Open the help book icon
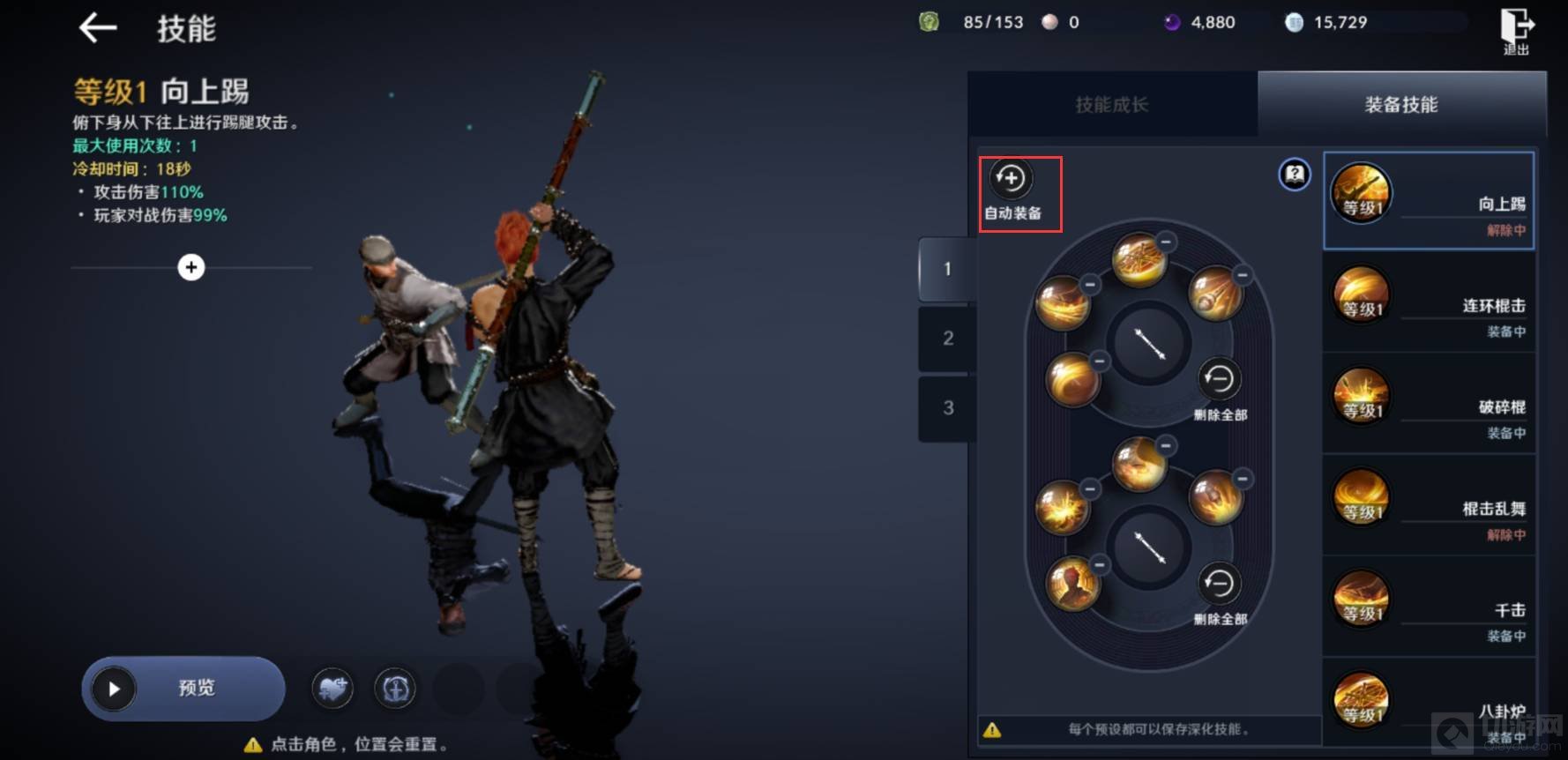 click(1294, 175)
